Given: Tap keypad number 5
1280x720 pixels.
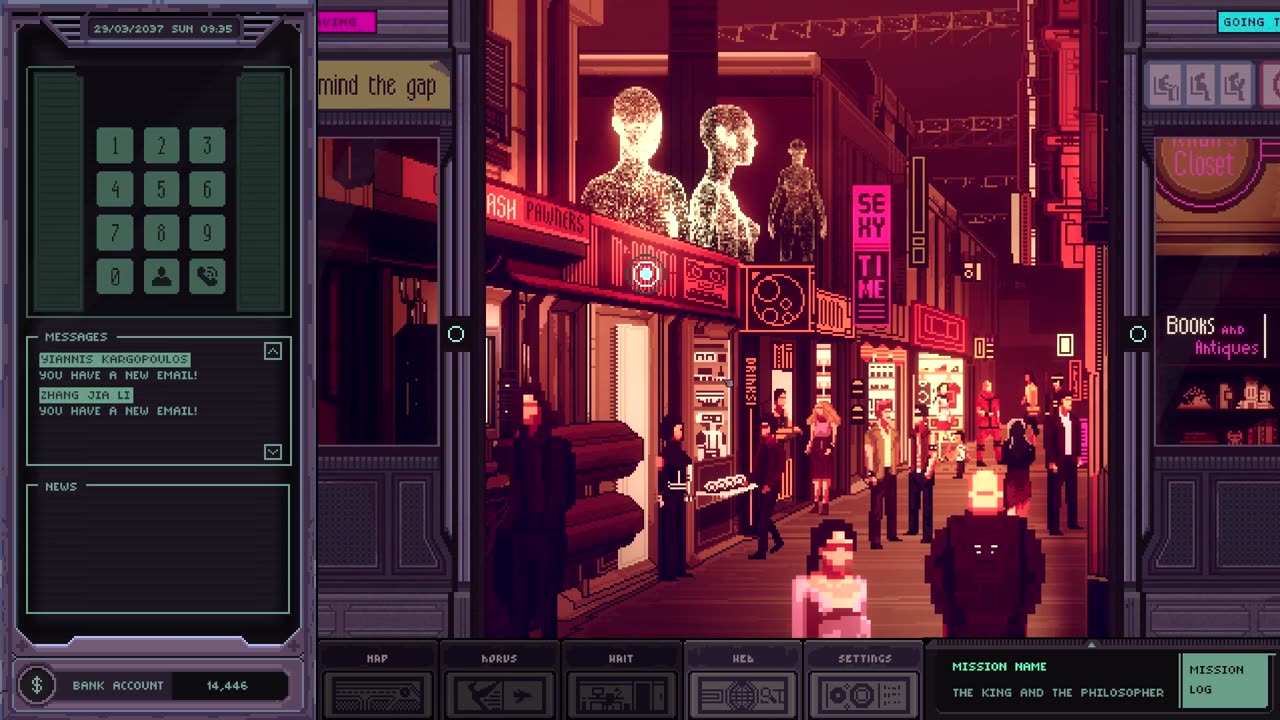Looking at the screenshot, I should click(161, 190).
